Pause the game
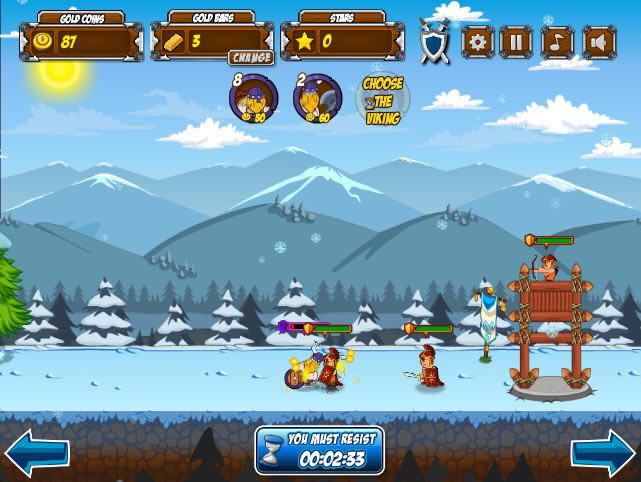 (517, 42)
